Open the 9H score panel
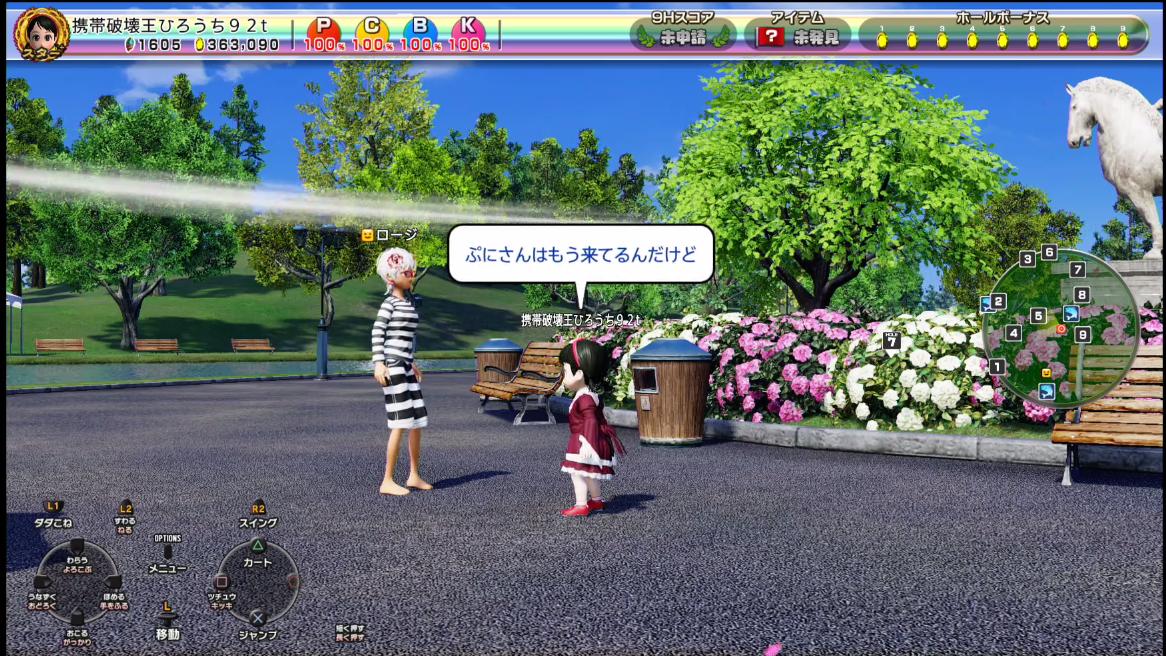 coord(684,35)
